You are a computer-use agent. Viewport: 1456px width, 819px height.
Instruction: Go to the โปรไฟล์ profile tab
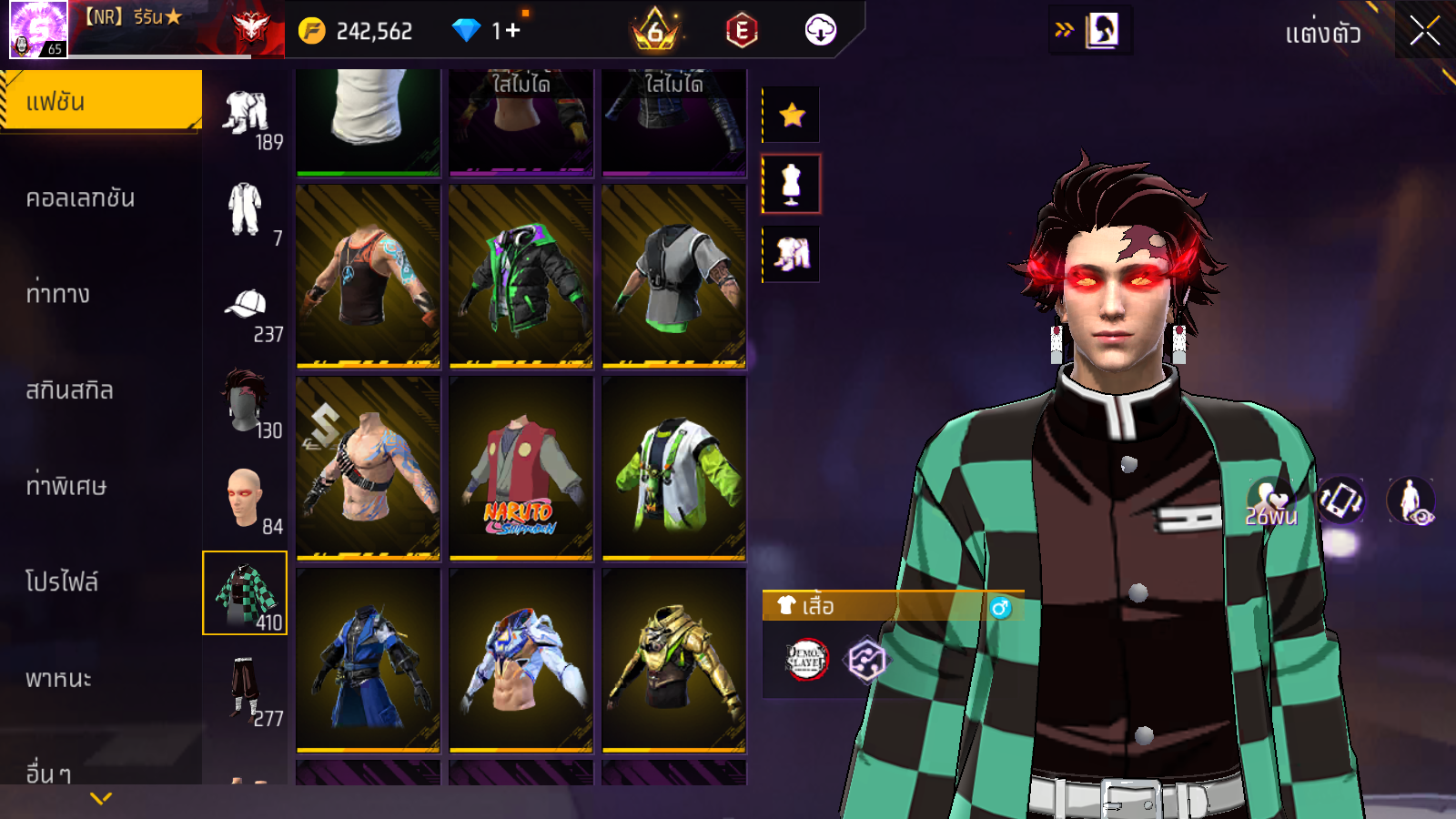[62, 582]
